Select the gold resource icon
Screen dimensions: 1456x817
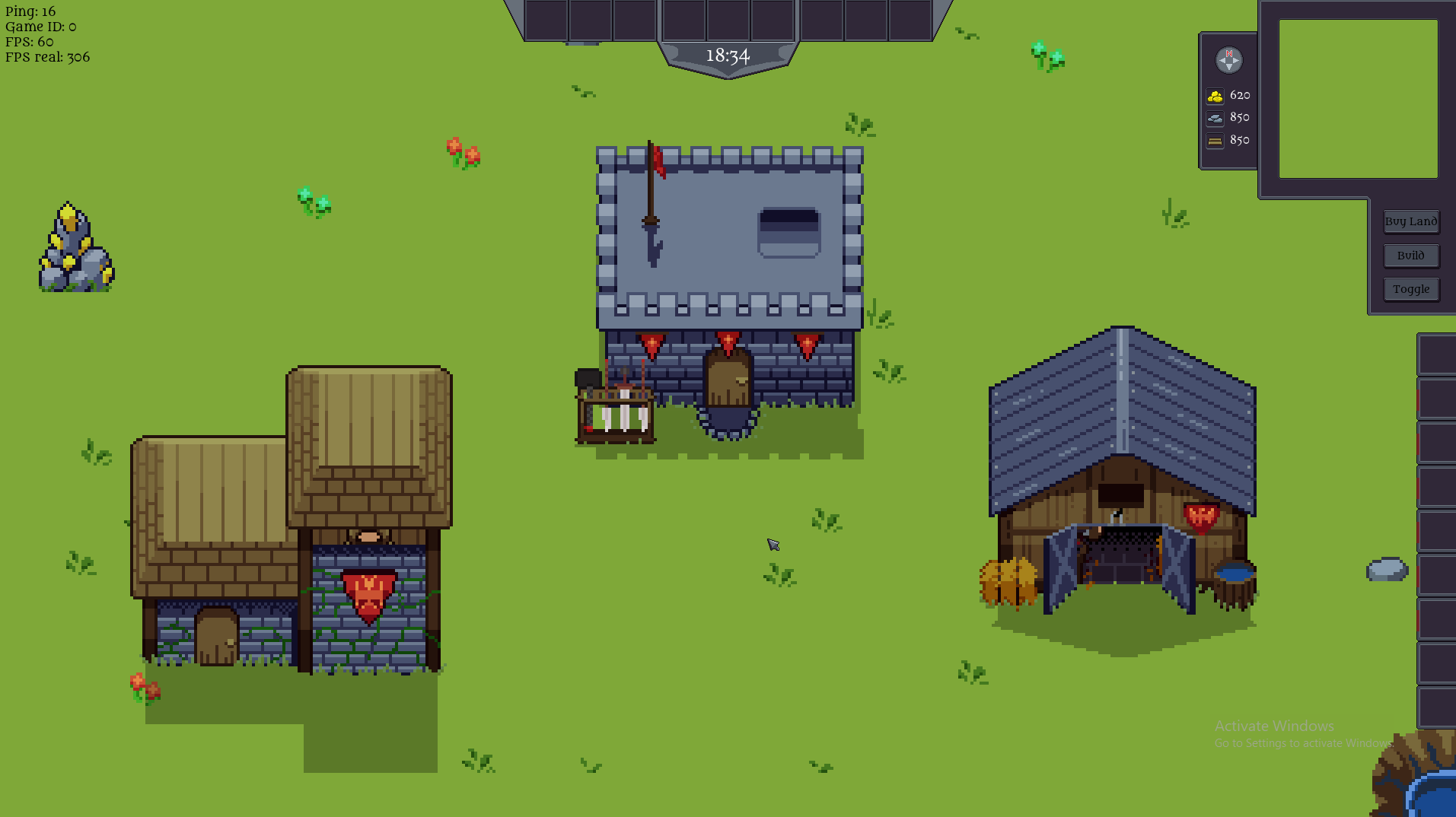pyautogui.click(x=1215, y=95)
